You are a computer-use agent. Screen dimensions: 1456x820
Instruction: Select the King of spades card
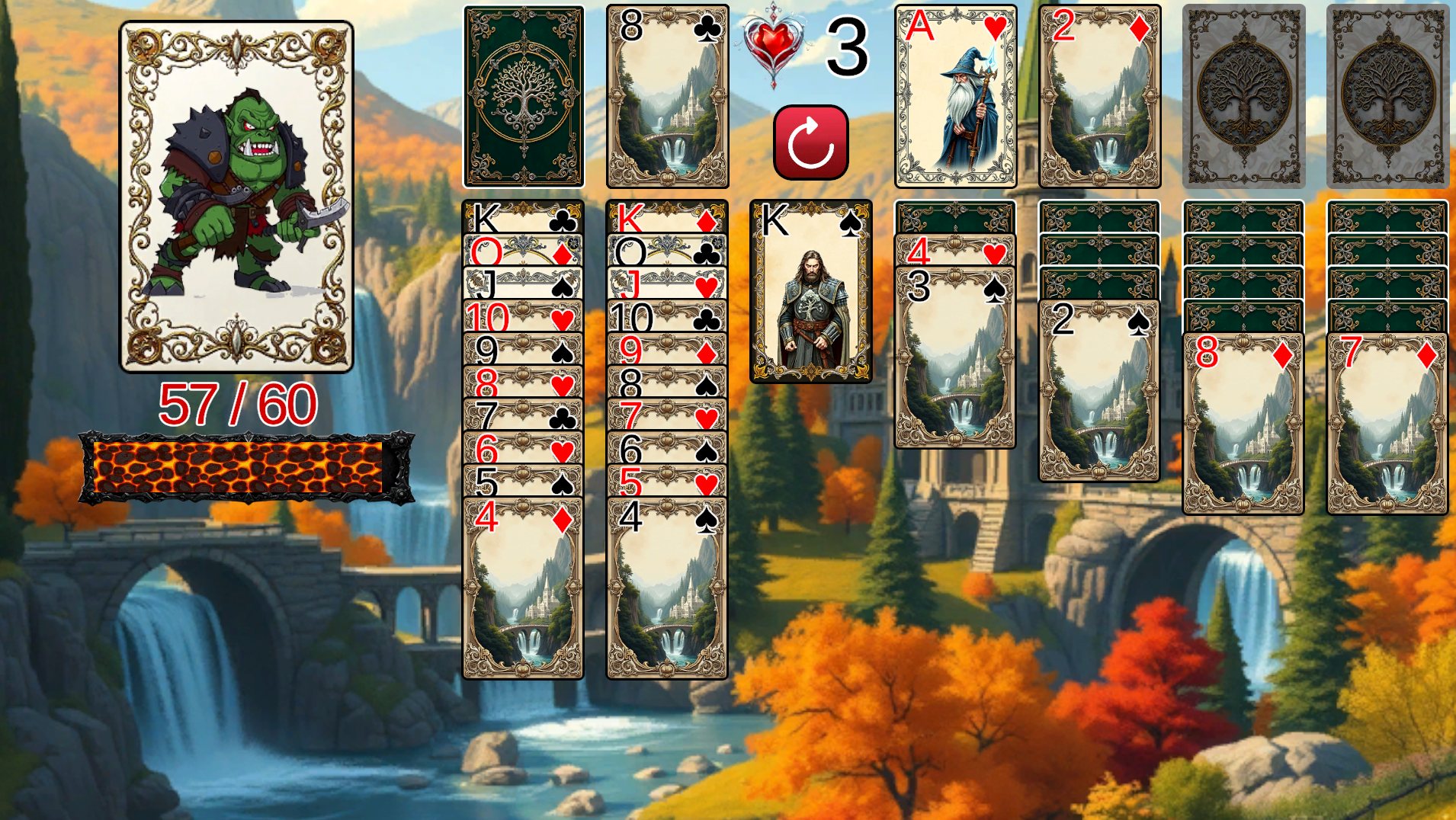point(810,291)
